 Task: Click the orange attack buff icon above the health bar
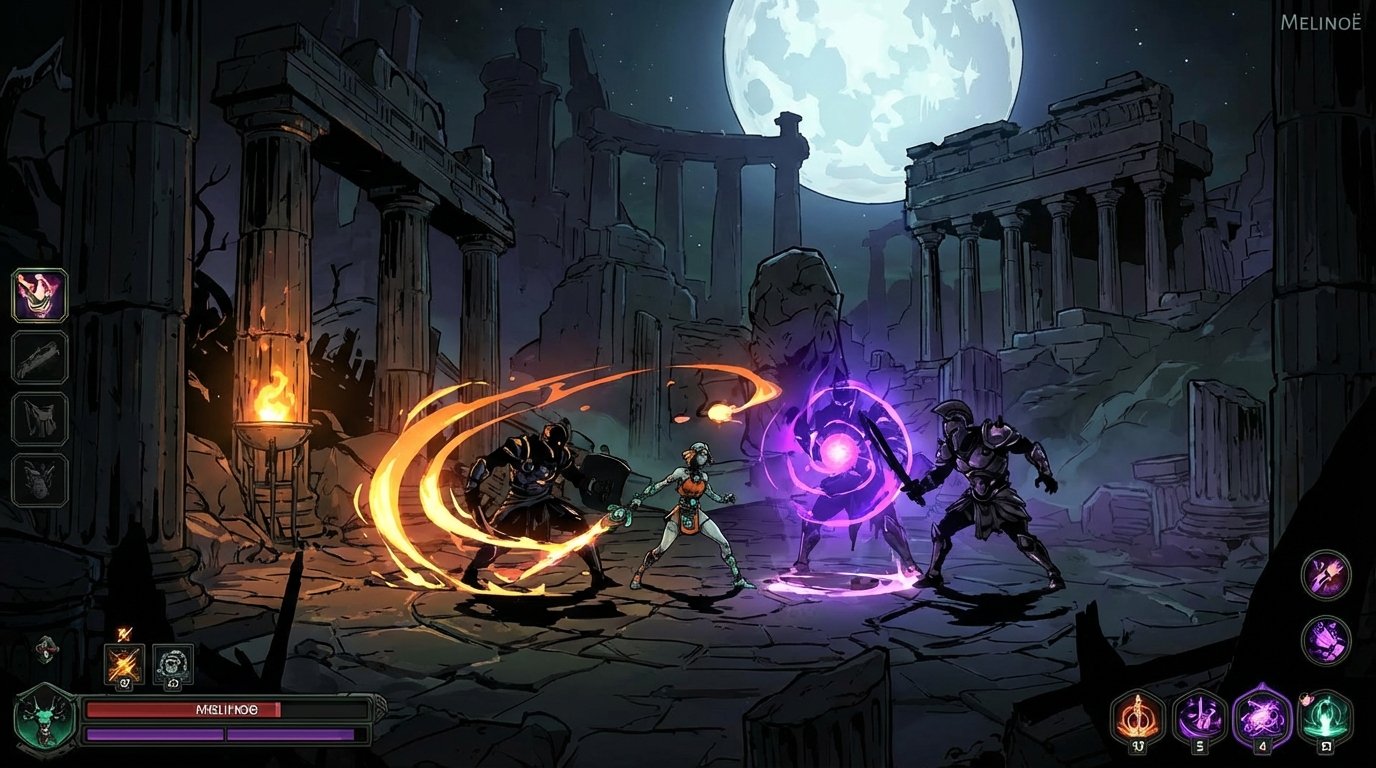(x=124, y=664)
